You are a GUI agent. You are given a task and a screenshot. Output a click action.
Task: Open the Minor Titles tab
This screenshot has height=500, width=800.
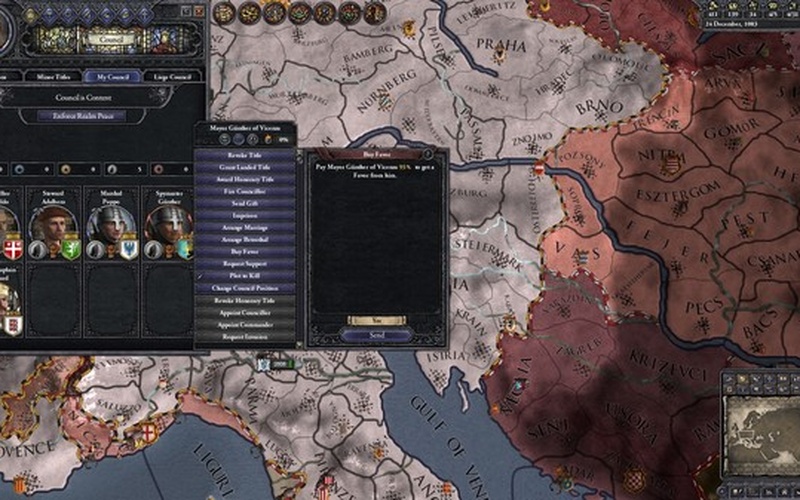[52, 76]
